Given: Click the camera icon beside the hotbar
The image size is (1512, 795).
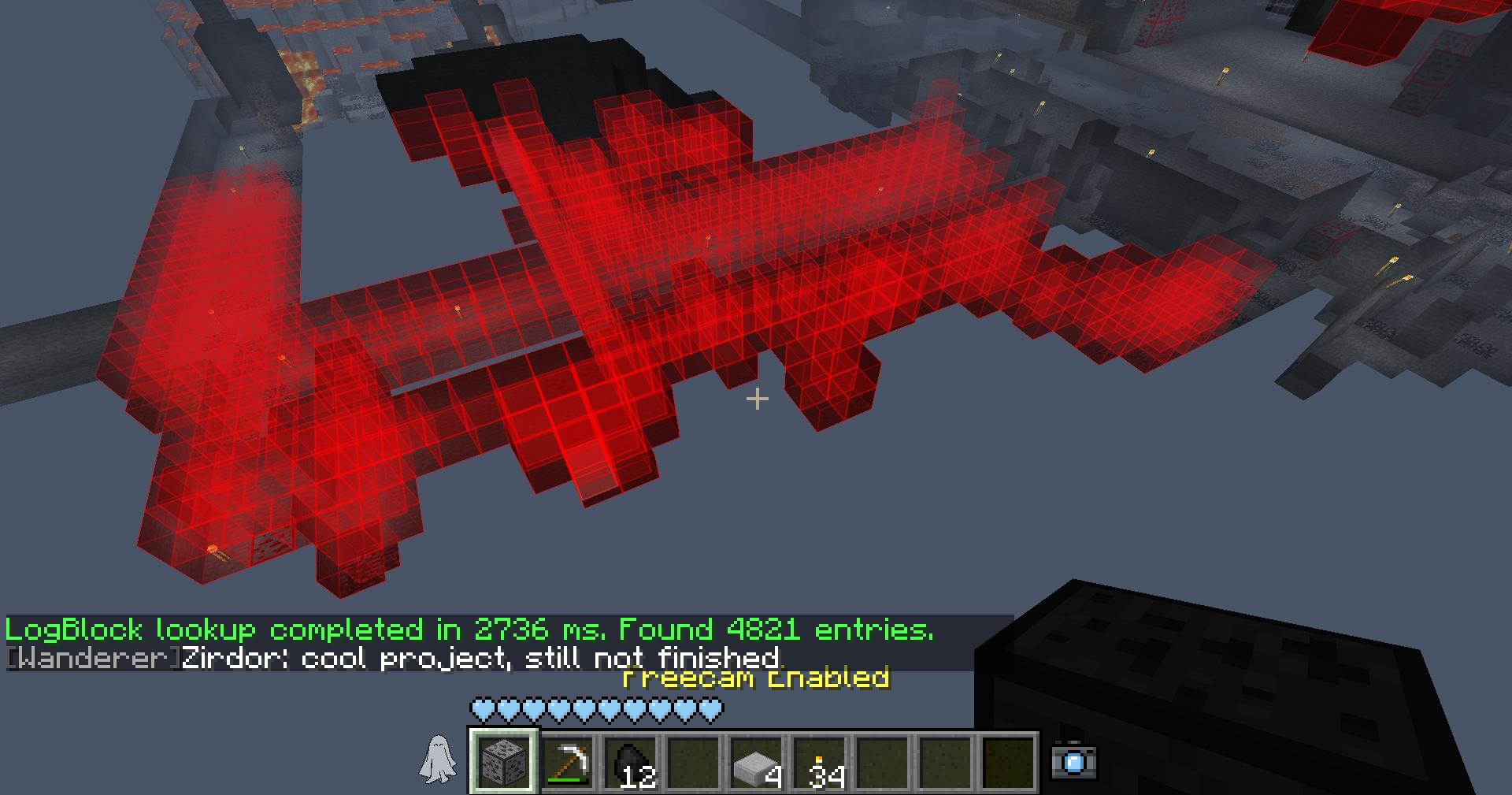Looking at the screenshot, I should 1073,761.
